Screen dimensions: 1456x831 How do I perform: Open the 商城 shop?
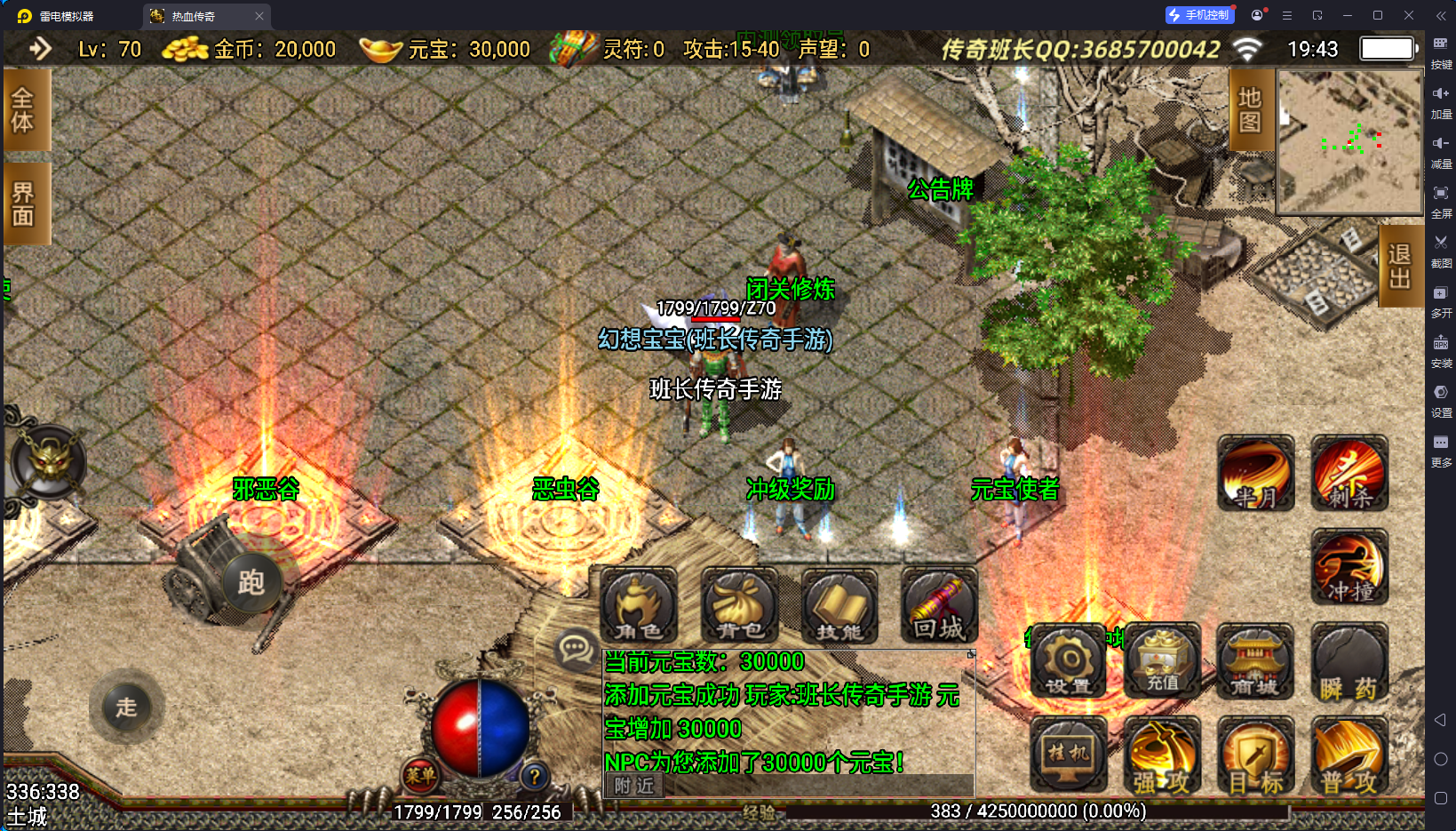click(x=1255, y=661)
